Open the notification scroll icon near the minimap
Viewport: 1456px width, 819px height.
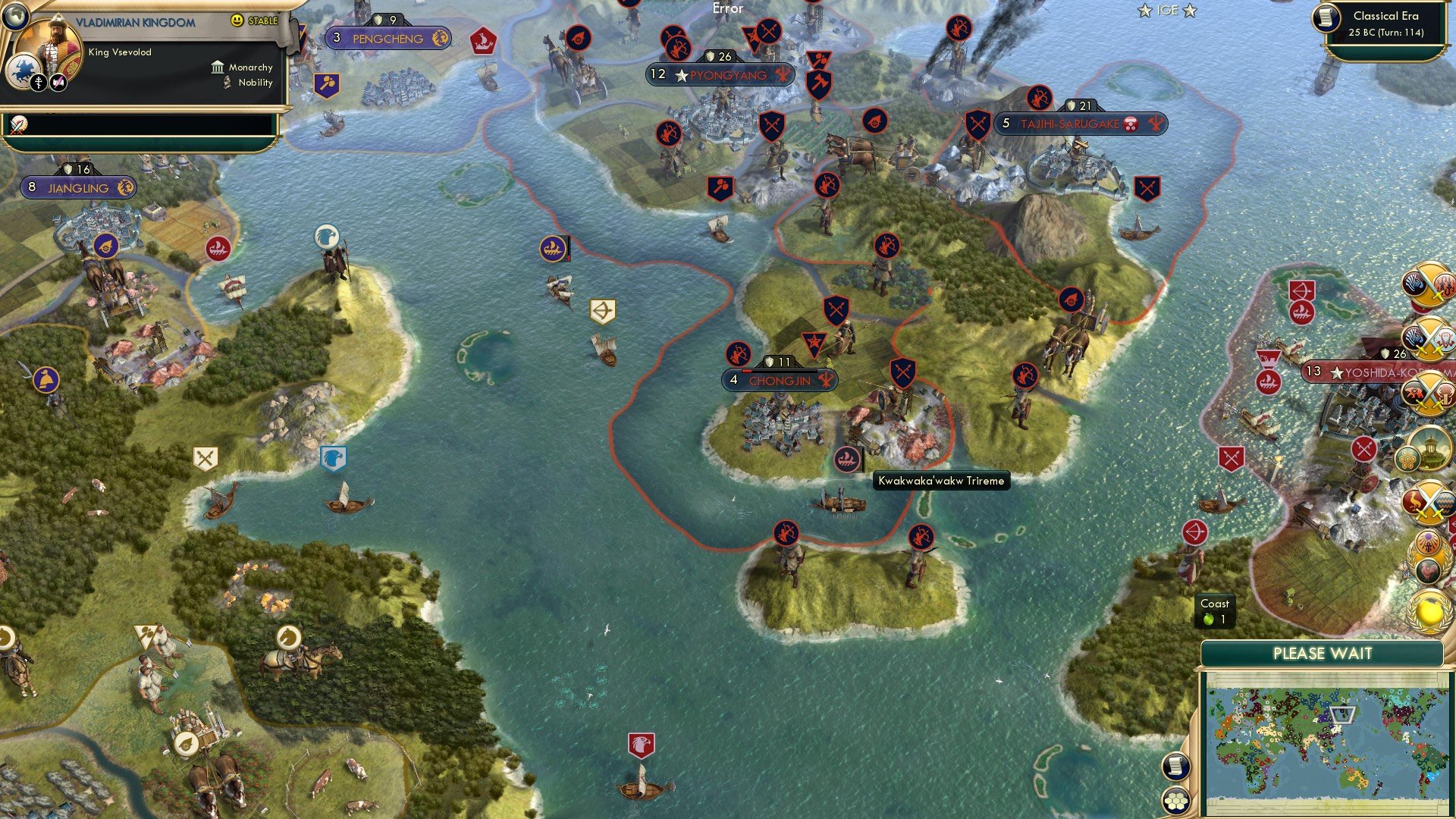1175,767
